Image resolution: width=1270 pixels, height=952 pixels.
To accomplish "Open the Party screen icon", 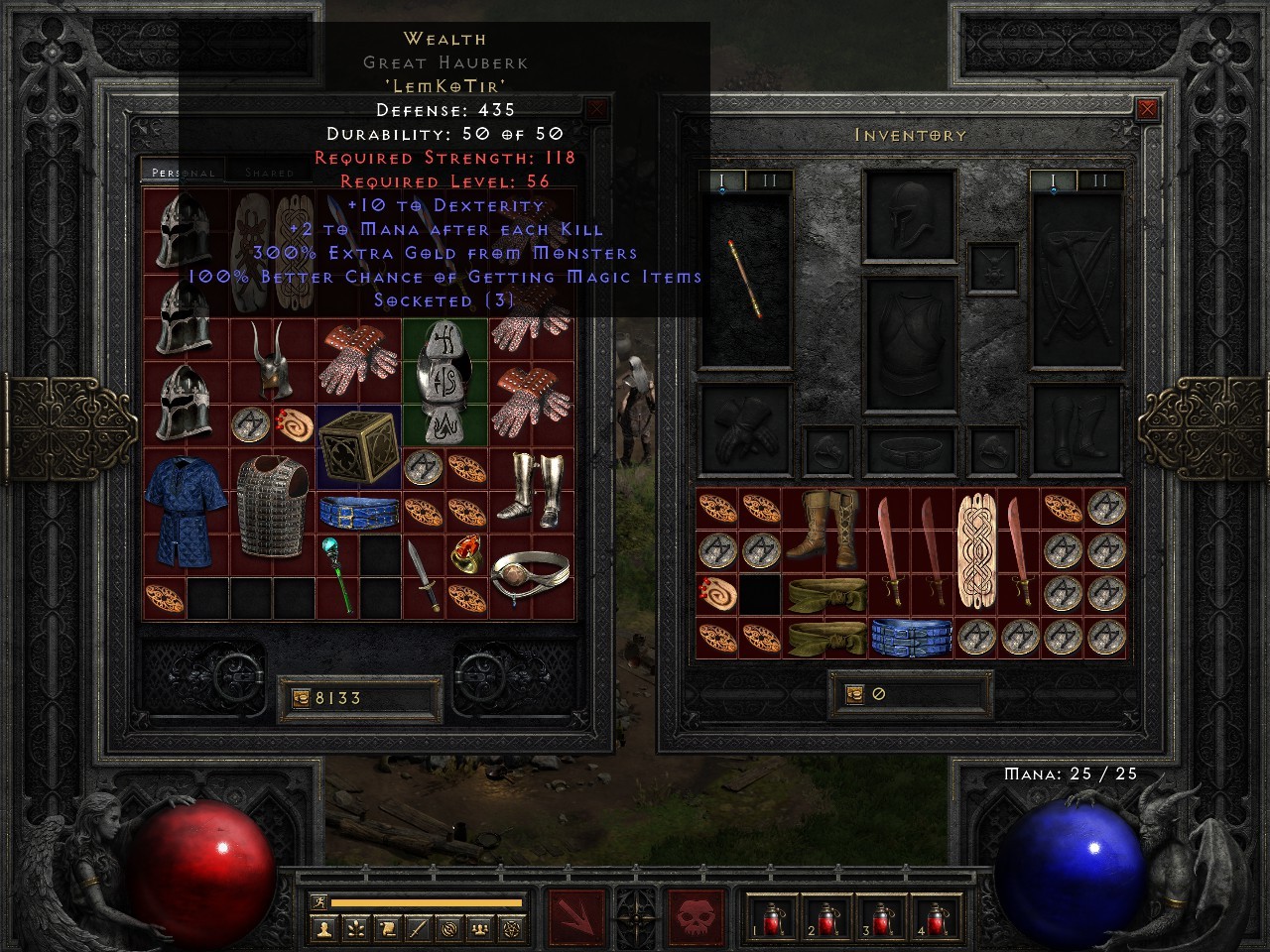I will click(x=478, y=928).
